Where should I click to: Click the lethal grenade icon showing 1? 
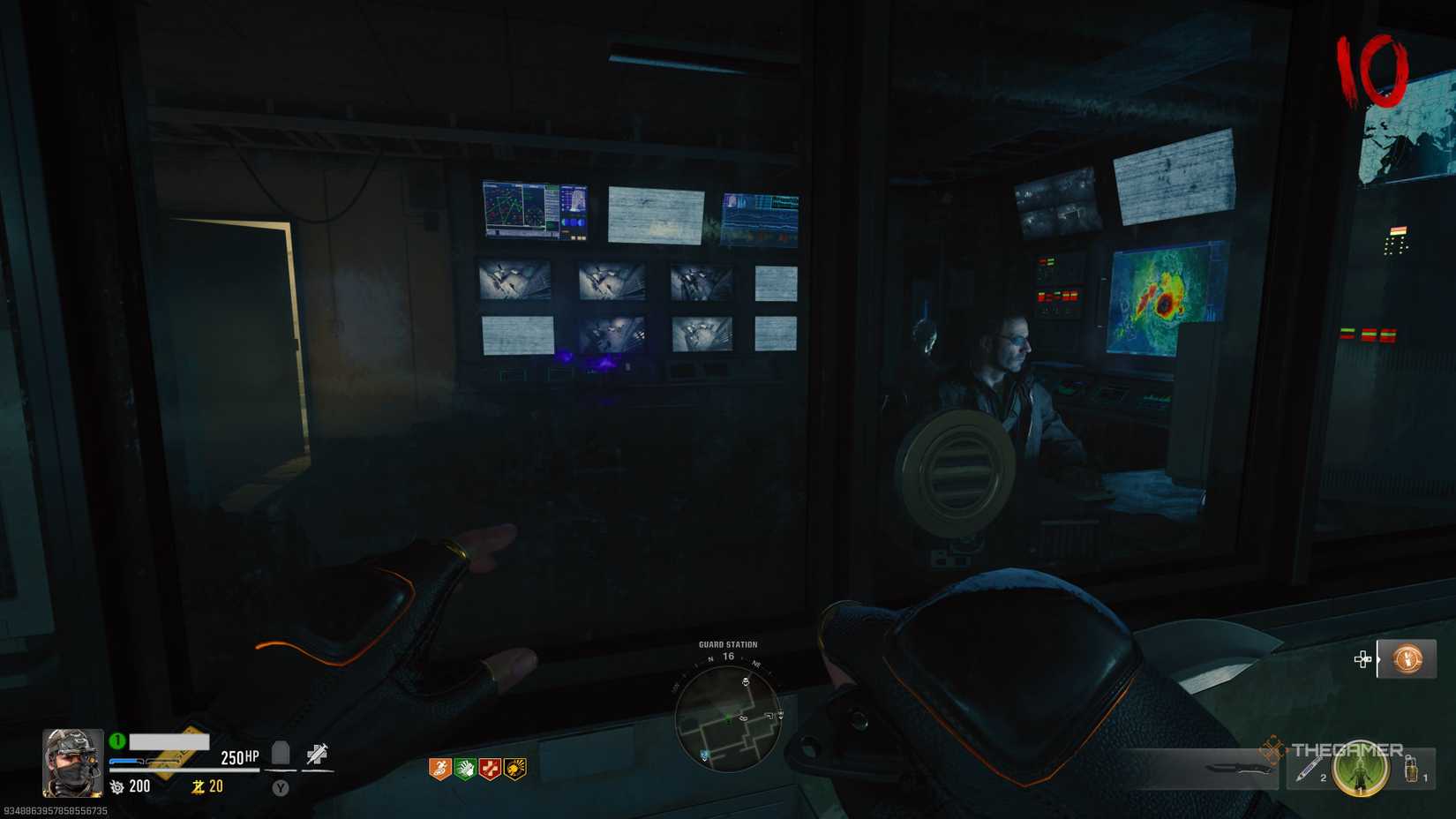point(1412,770)
